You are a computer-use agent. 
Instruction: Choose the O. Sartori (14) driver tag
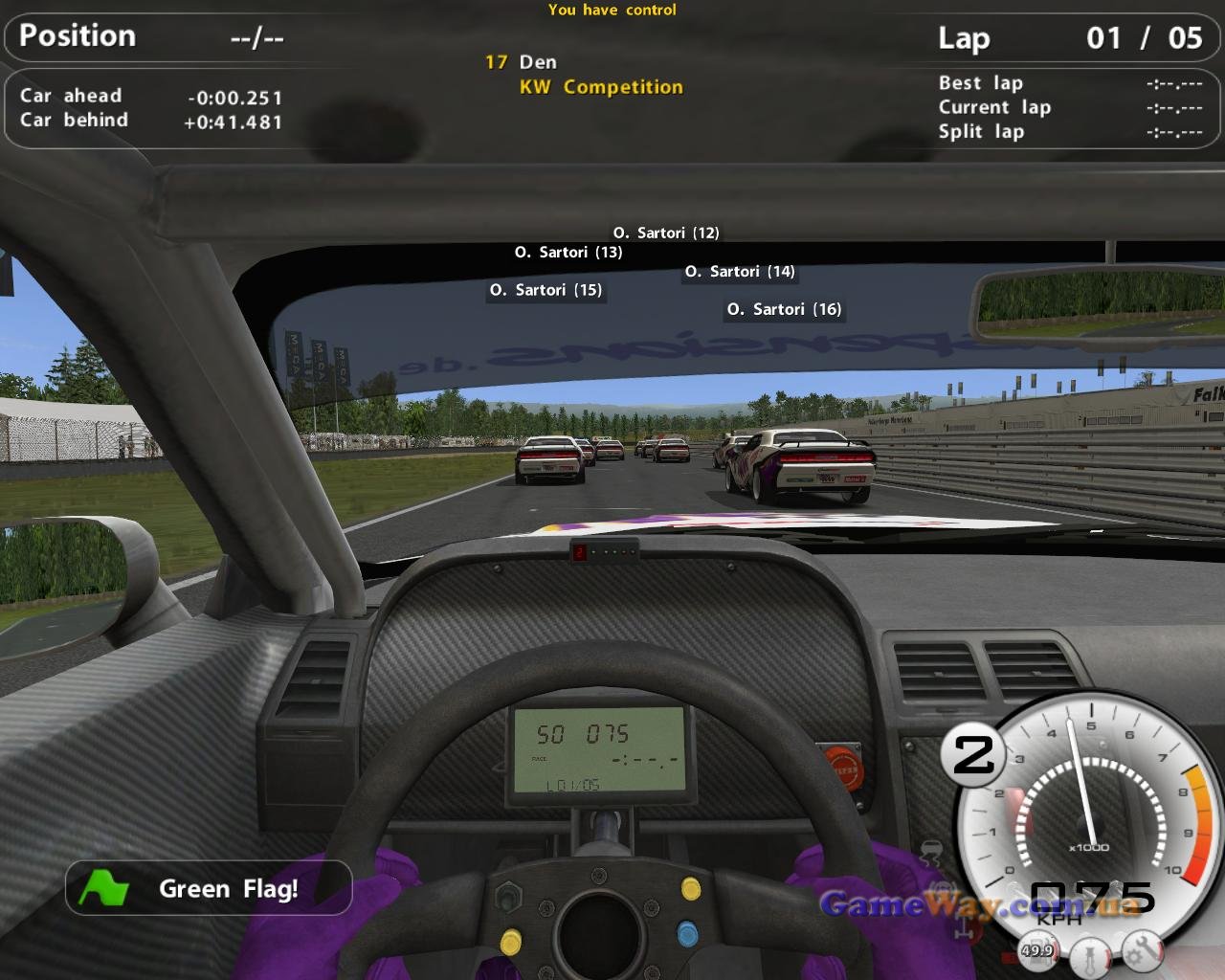pos(740,272)
